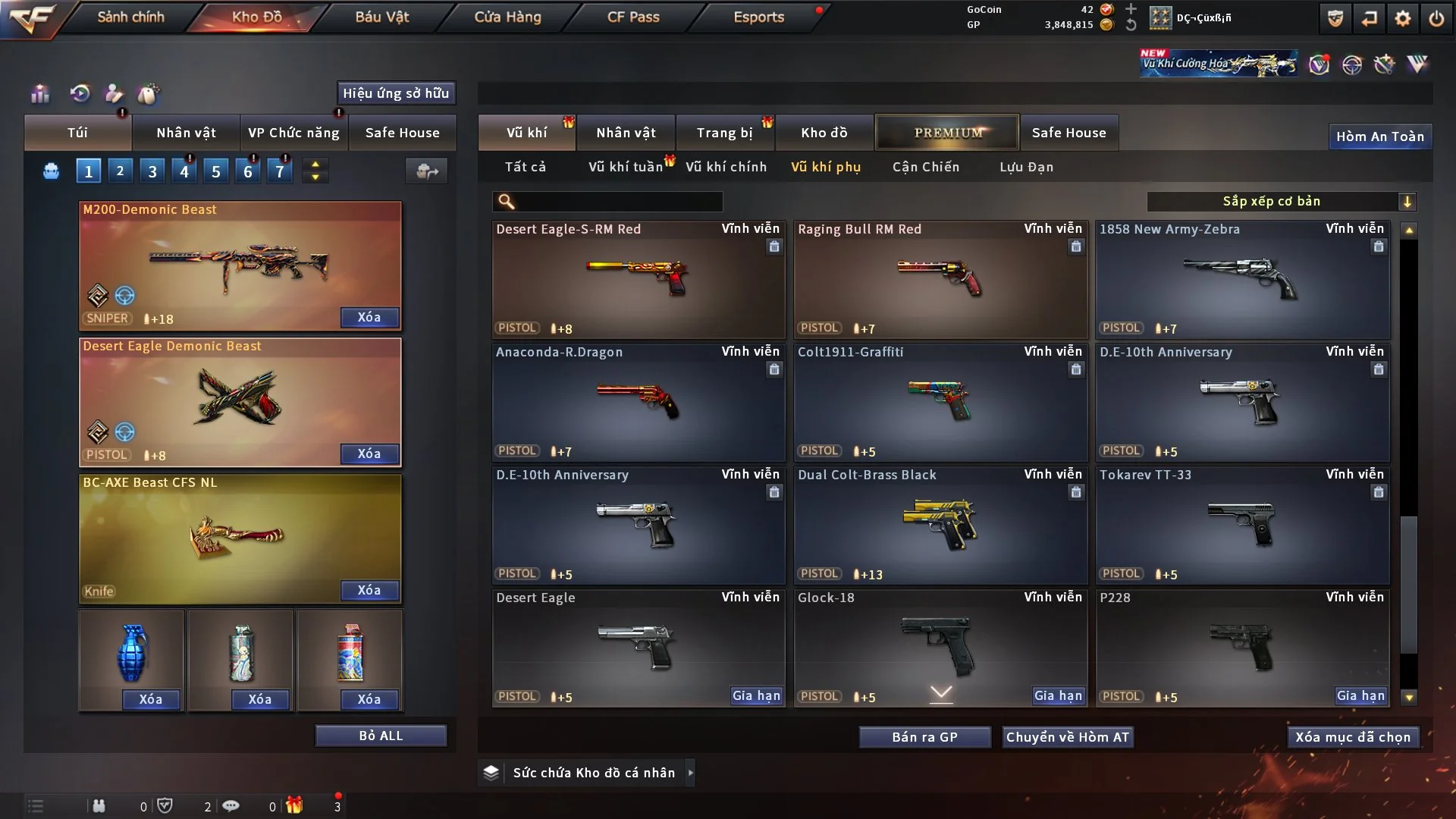Click the Bán ra GP button
This screenshot has height=819, width=1456.
coord(924,737)
